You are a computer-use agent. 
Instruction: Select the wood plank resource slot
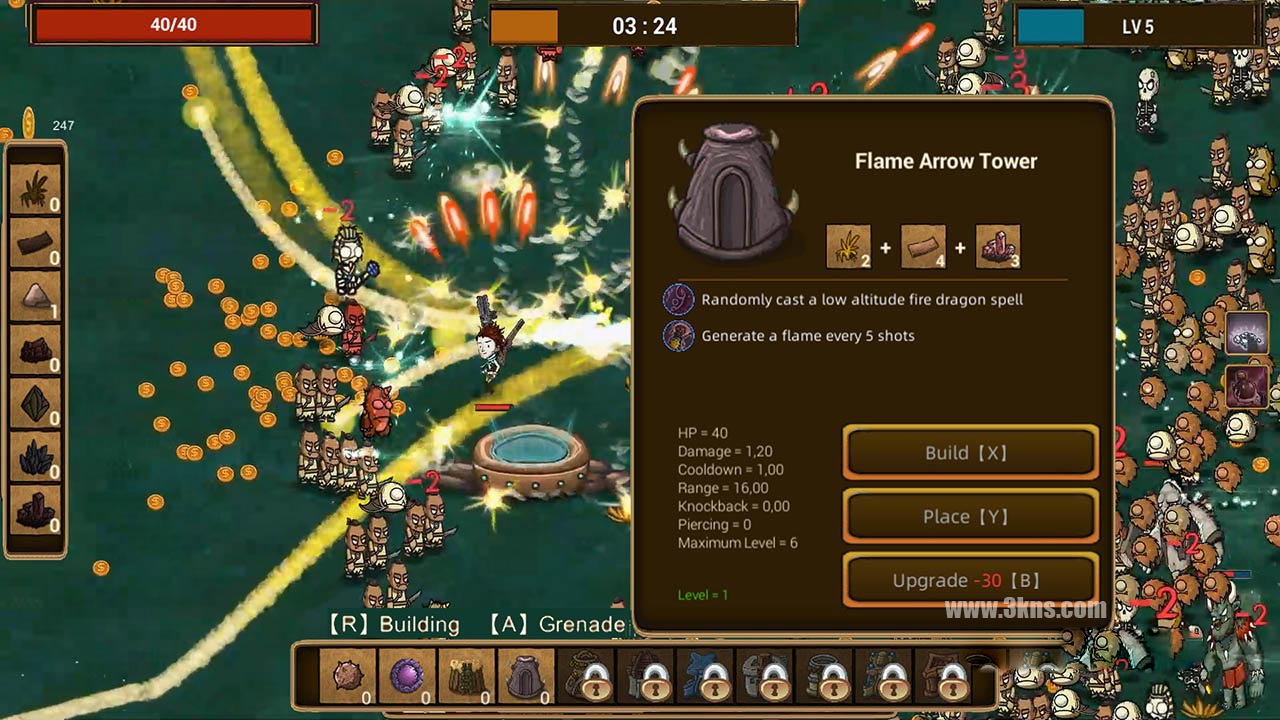click(36, 243)
